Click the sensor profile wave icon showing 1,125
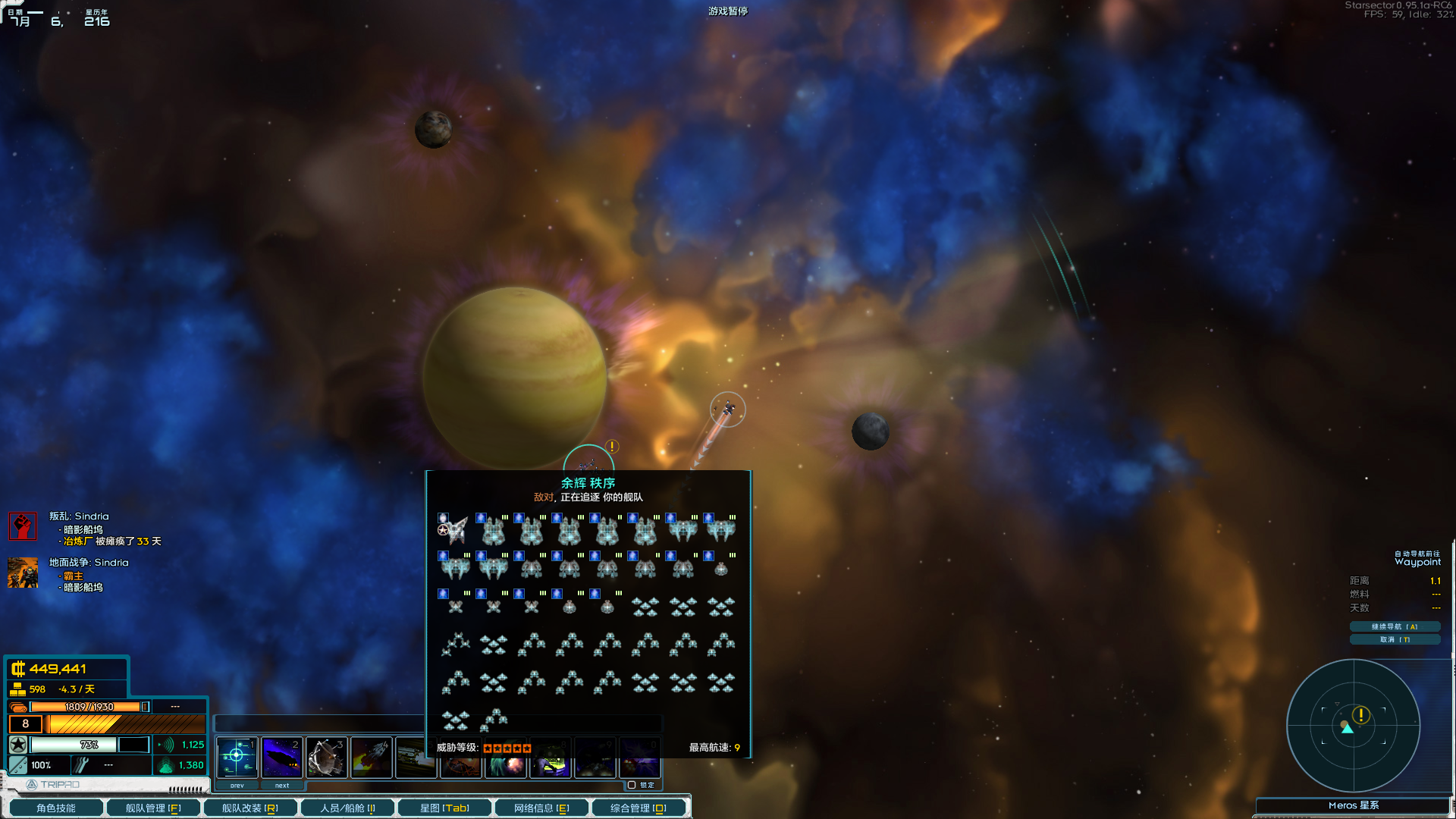The width and height of the screenshot is (1456, 819). point(168,745)
